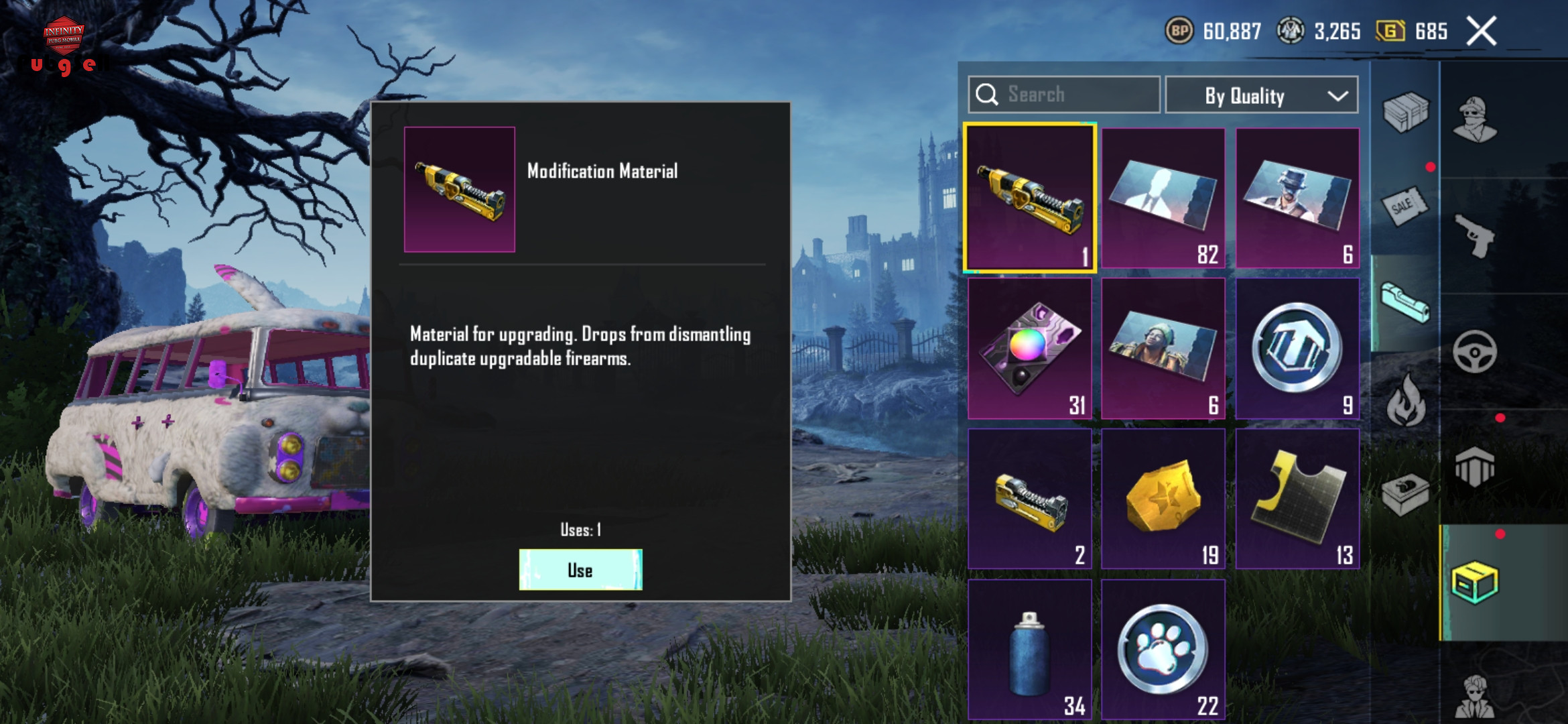Open the pistol weapons tab
The image size is (1568, 724).
click(x=1474, y=236)
